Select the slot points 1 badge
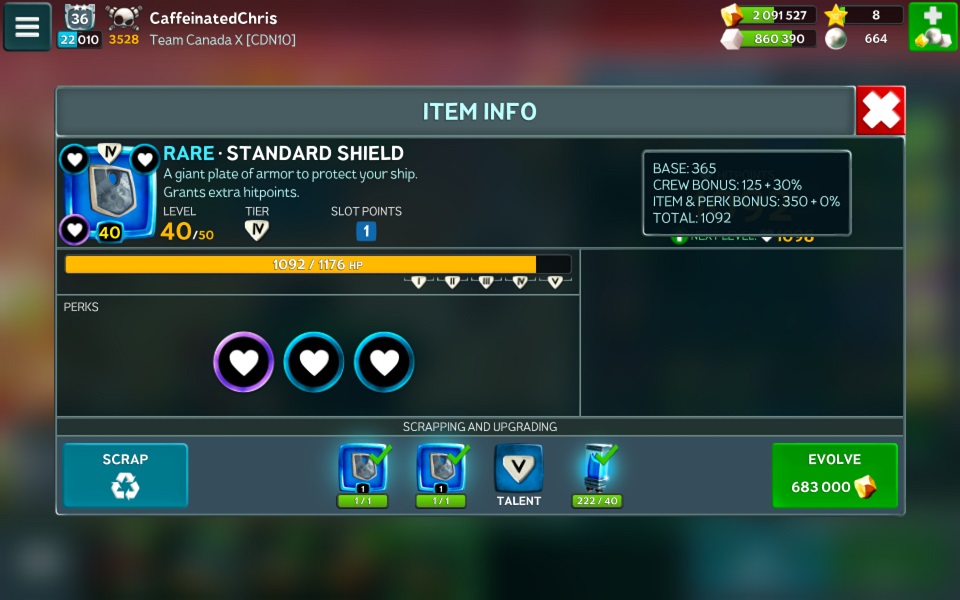Image resolution: width=960 pixels, height=600 pixels. [366, 231]
